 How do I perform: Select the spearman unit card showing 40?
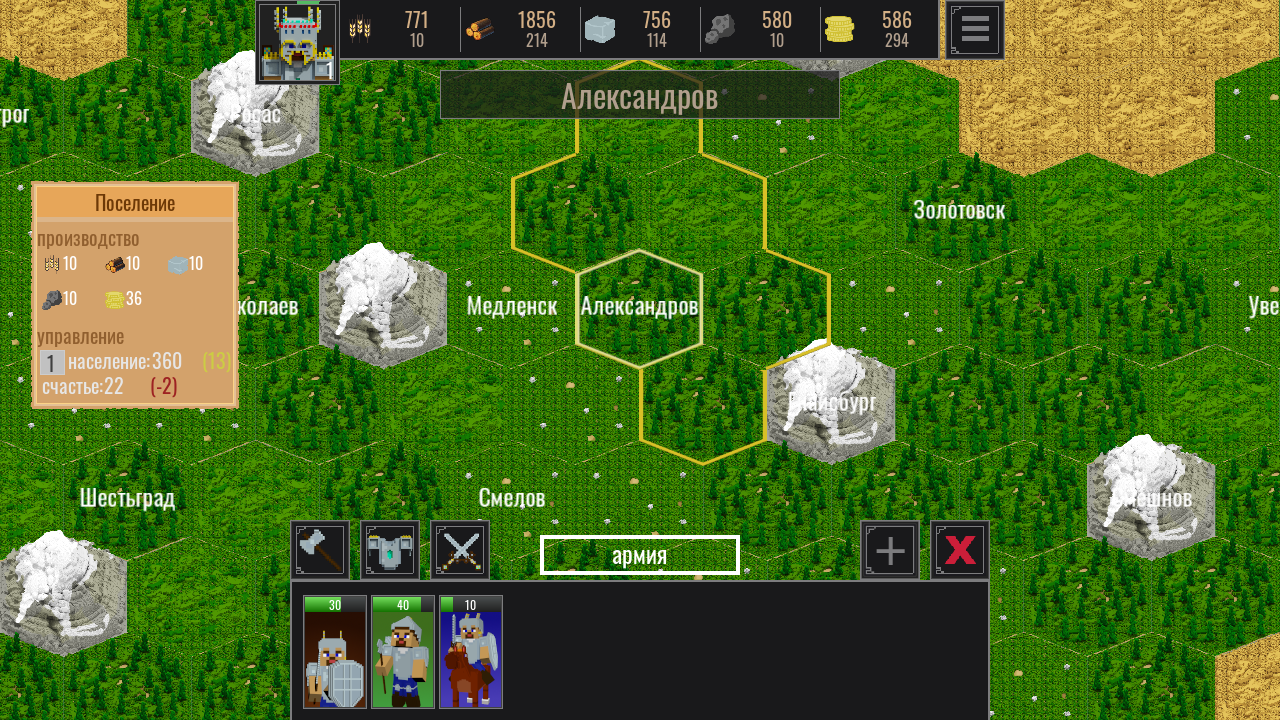tap(402, 655)
